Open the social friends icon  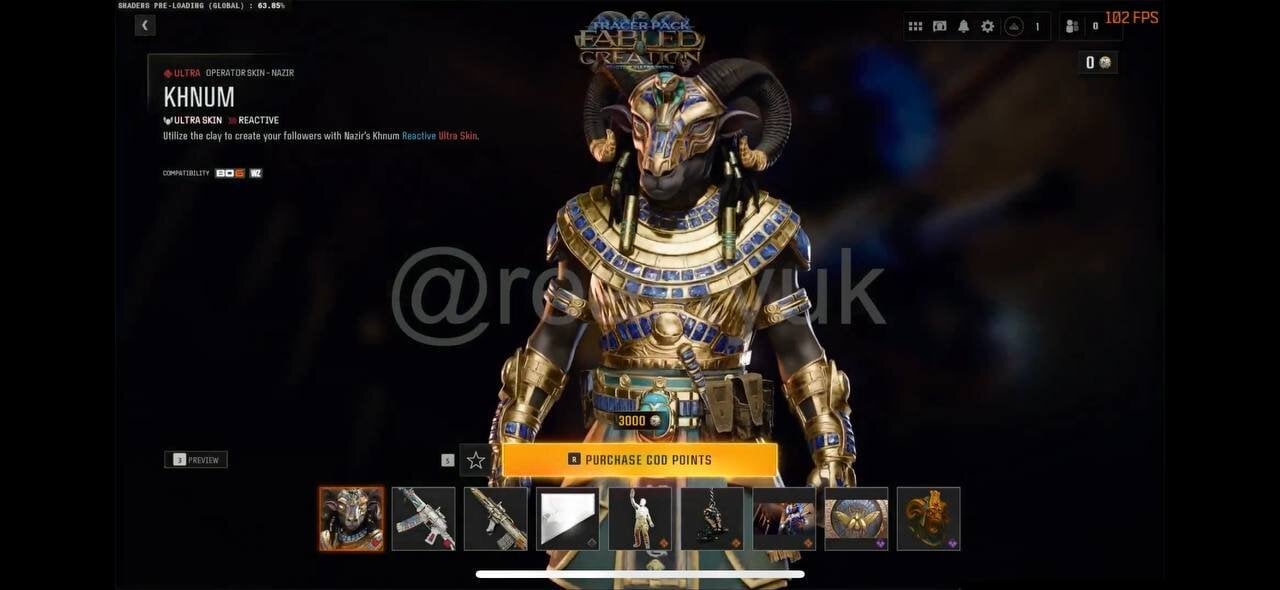pyautogui.click(x=1072, y=27)
